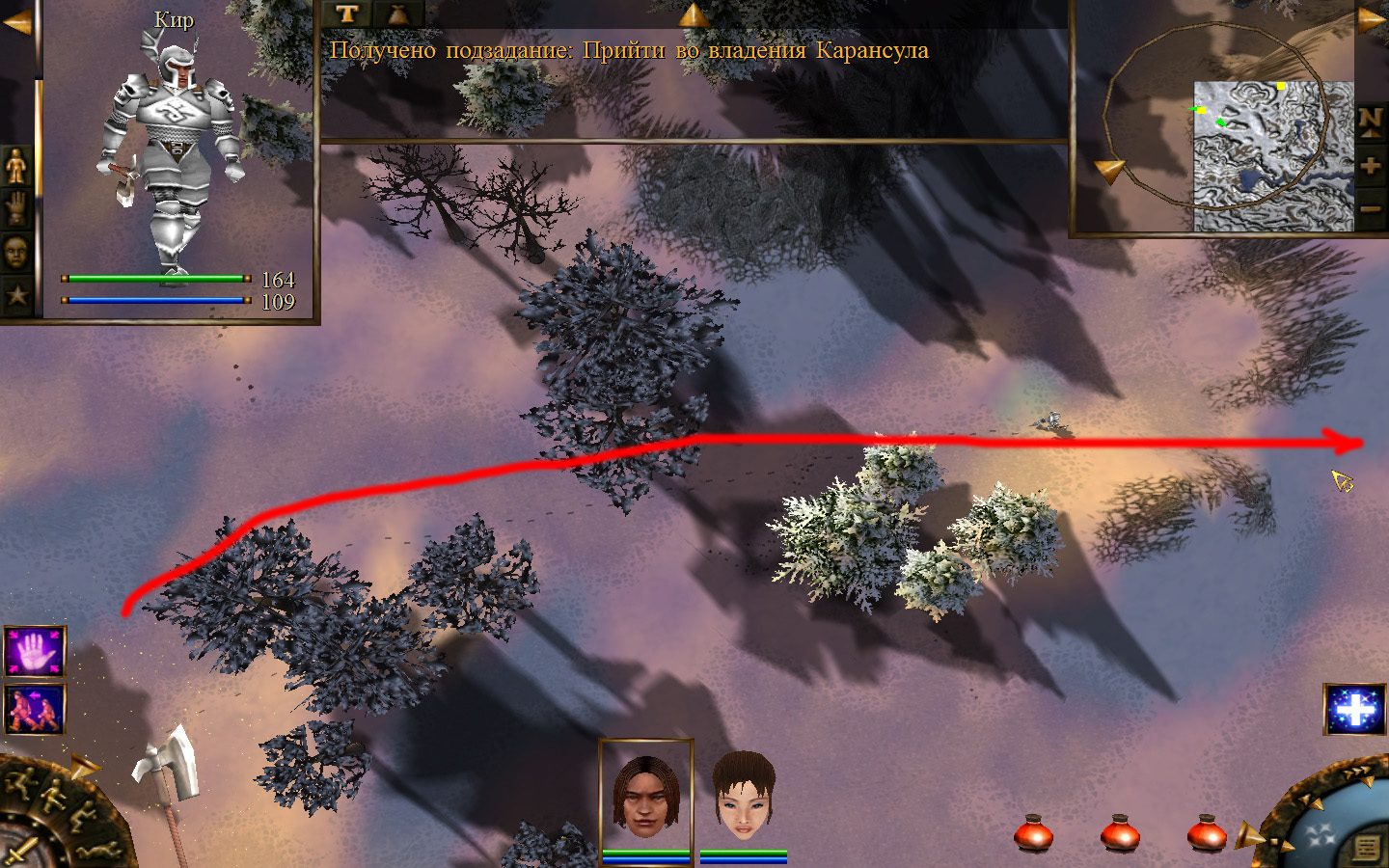
Task: Collapse the character panel with left arrow
Action: [16, 21]
